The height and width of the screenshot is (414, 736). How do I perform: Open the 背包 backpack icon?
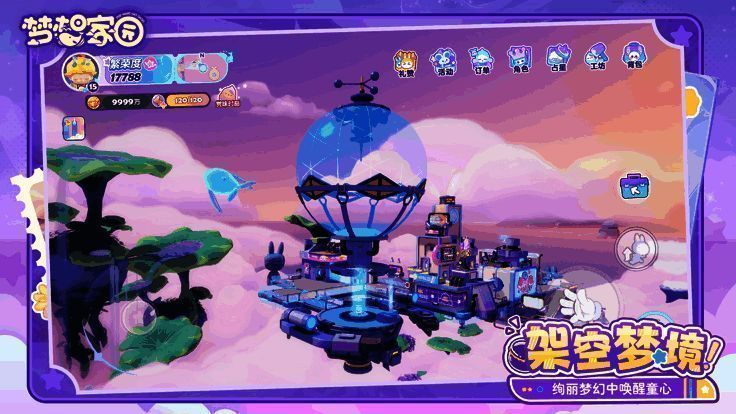pyautogui.click(x=633, y=59)
